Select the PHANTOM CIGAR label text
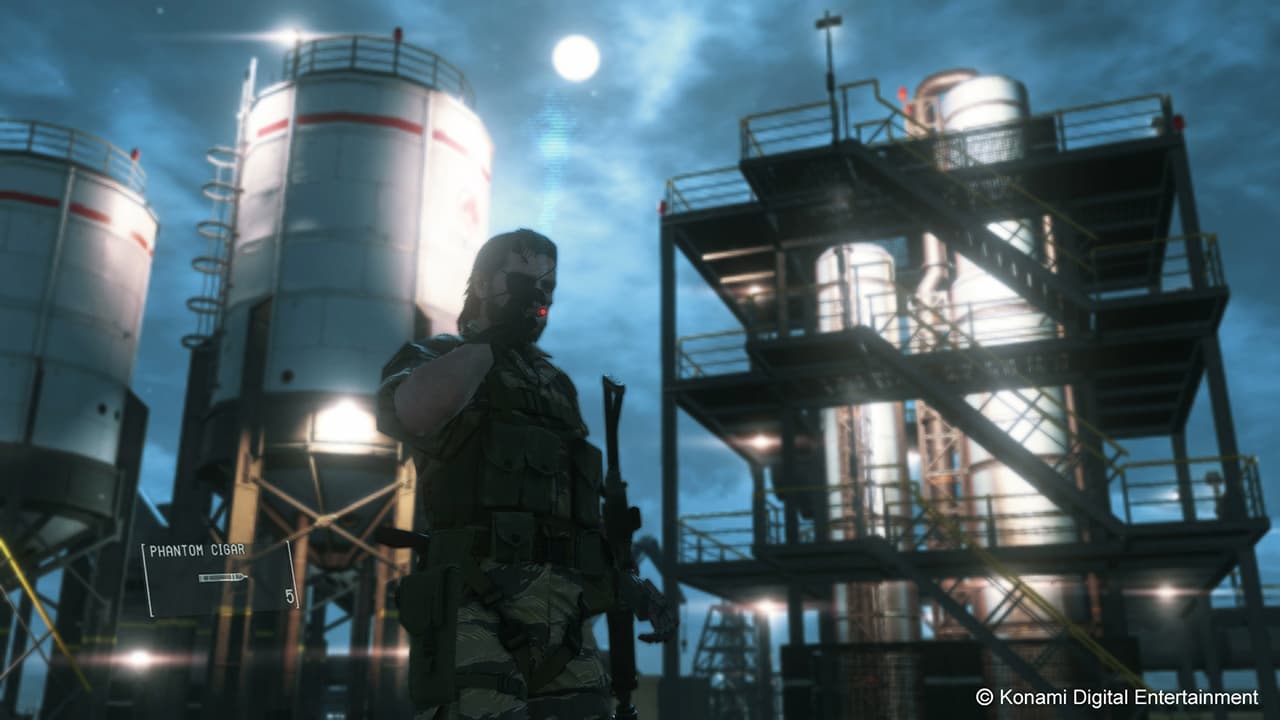1280x720 pixels. [x=197, y=549]
